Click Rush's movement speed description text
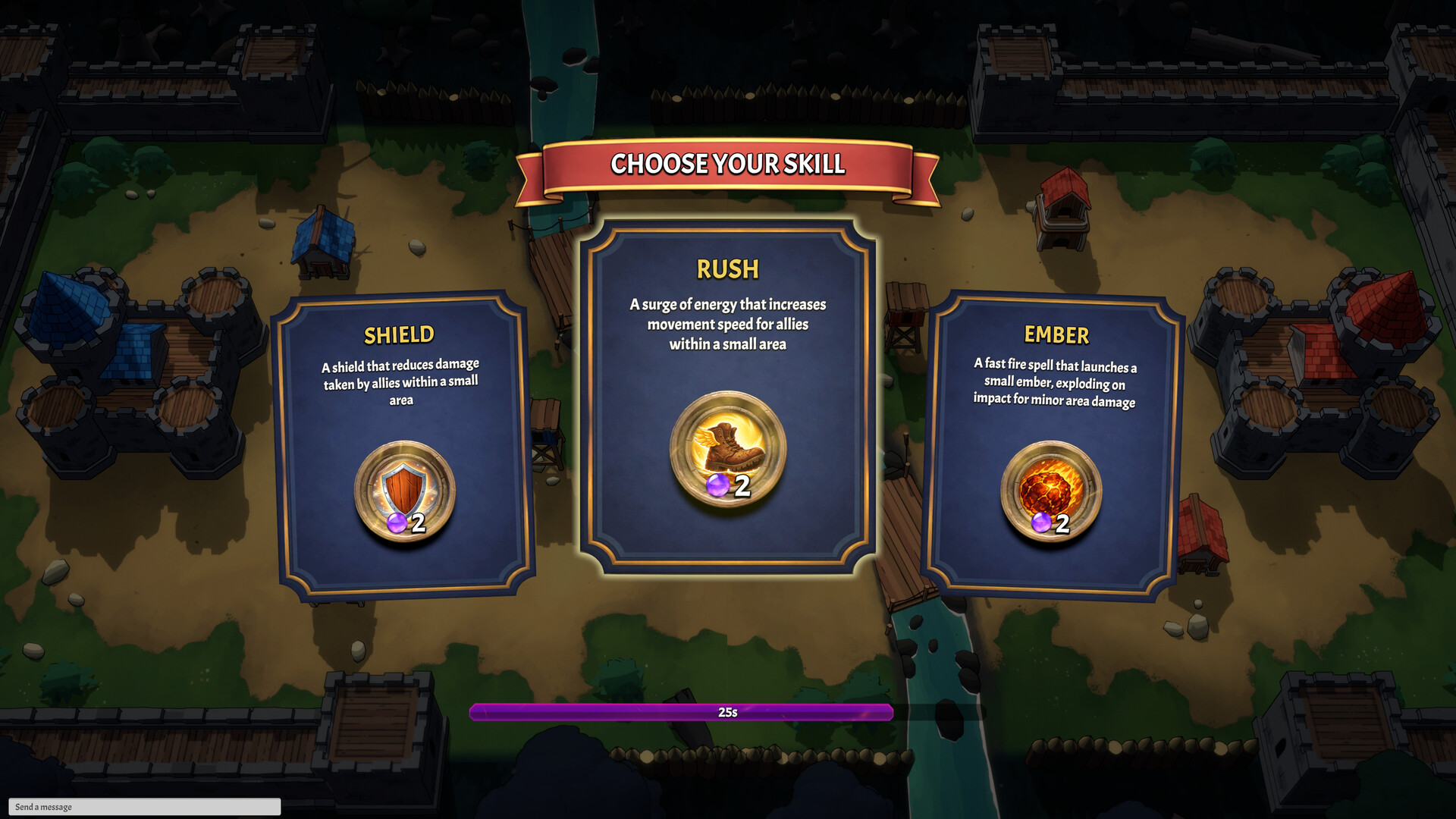1456x819 pixels. pyautogui.click(x=726, y=325)
